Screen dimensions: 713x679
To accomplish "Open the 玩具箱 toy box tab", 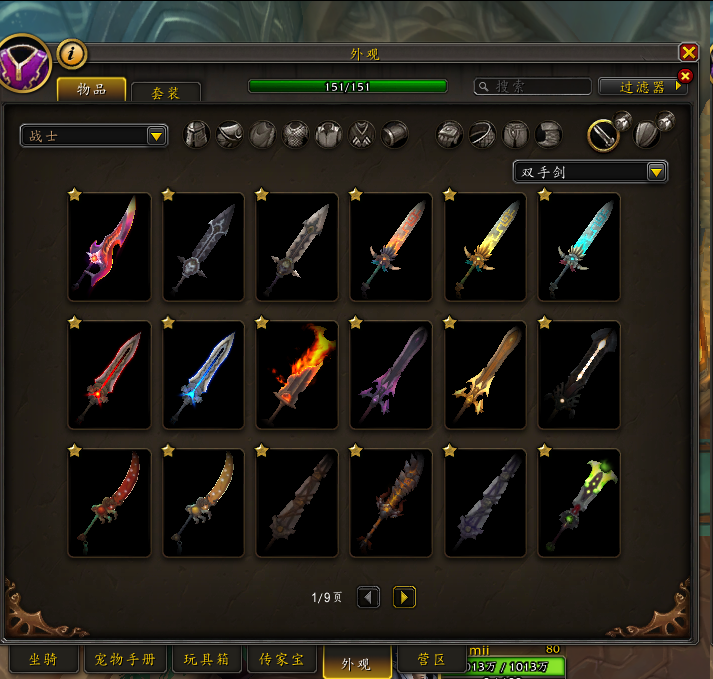I will click(x=207, y=660).
